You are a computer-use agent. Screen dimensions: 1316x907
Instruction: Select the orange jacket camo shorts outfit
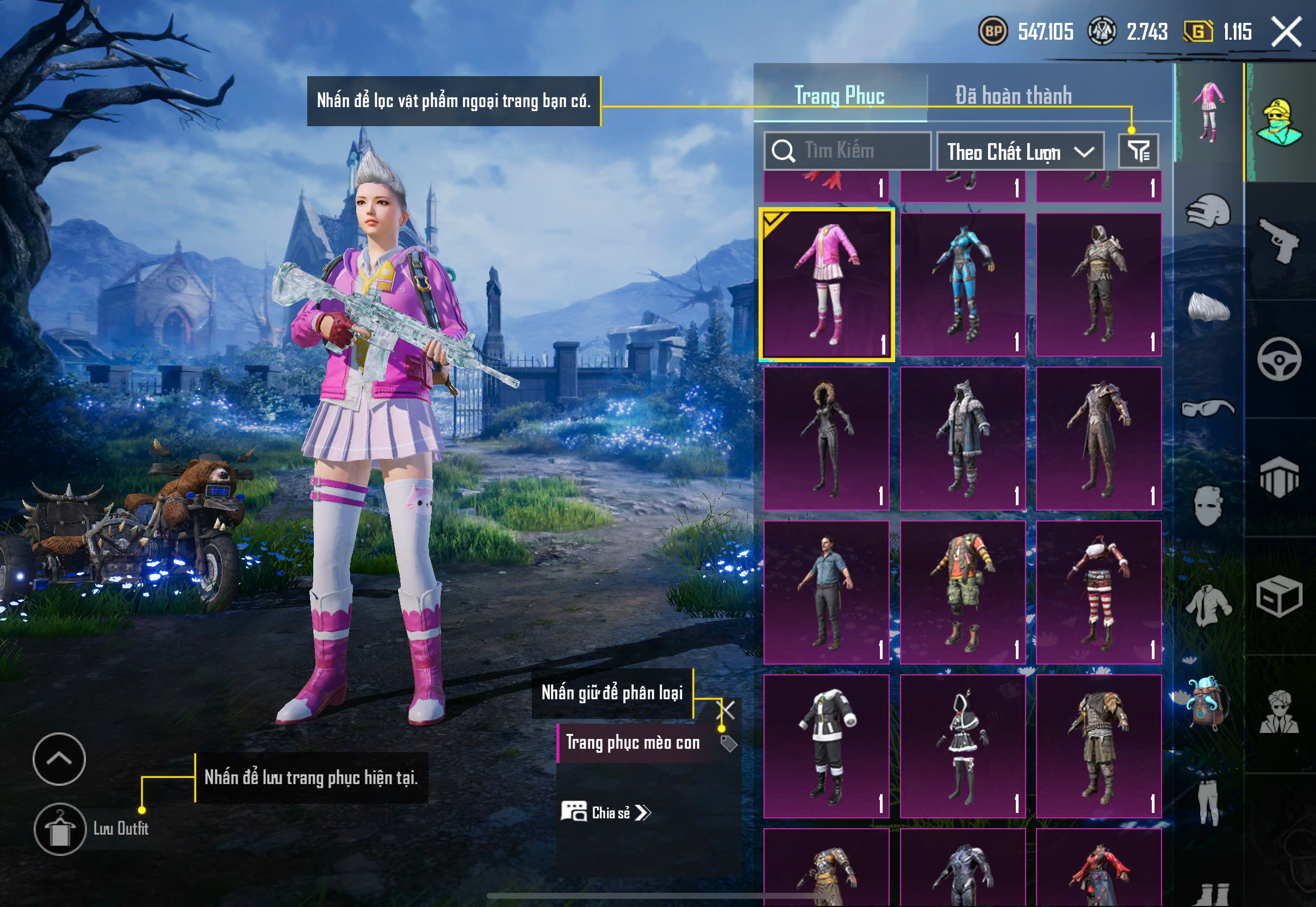coord(963,592)
